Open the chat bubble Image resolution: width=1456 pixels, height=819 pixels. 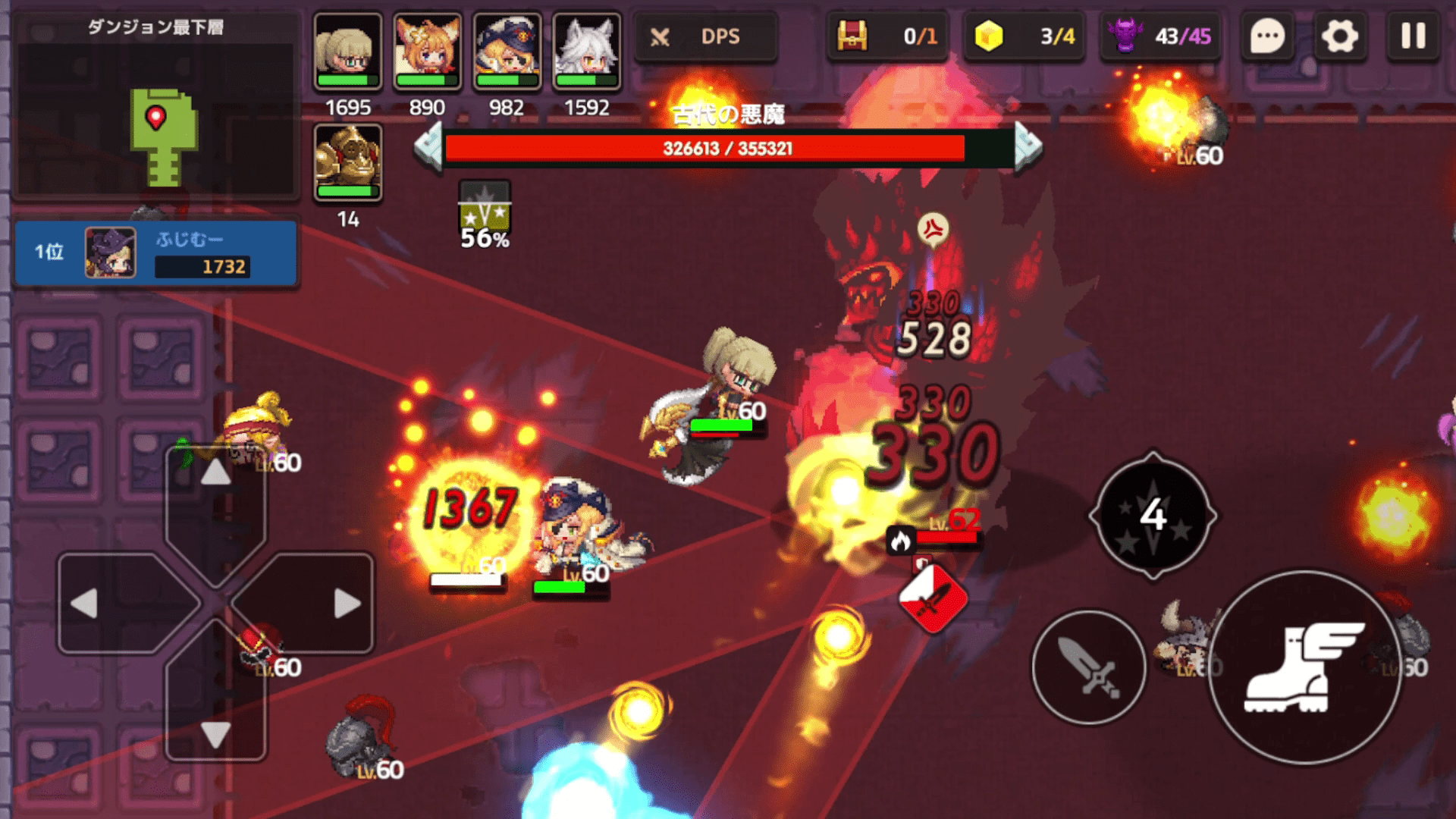click(x=1267, y=36)
